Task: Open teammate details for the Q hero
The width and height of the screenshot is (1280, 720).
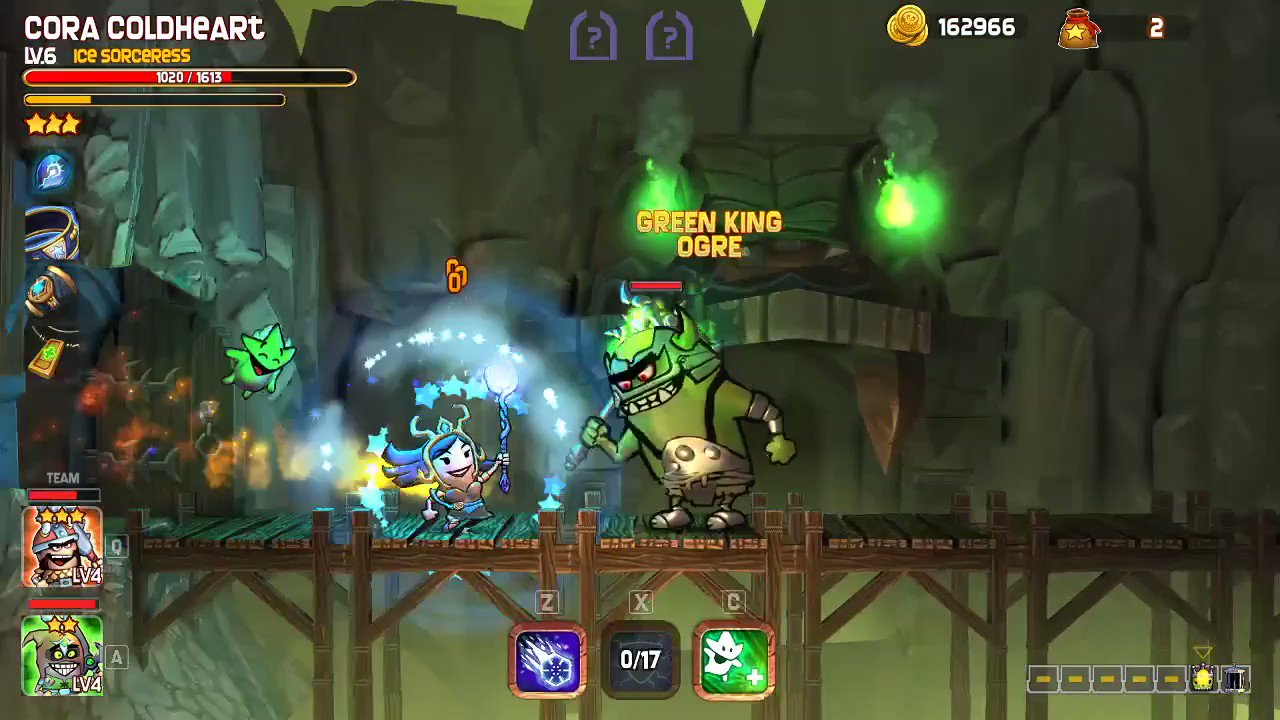Action: click(116, 547)
